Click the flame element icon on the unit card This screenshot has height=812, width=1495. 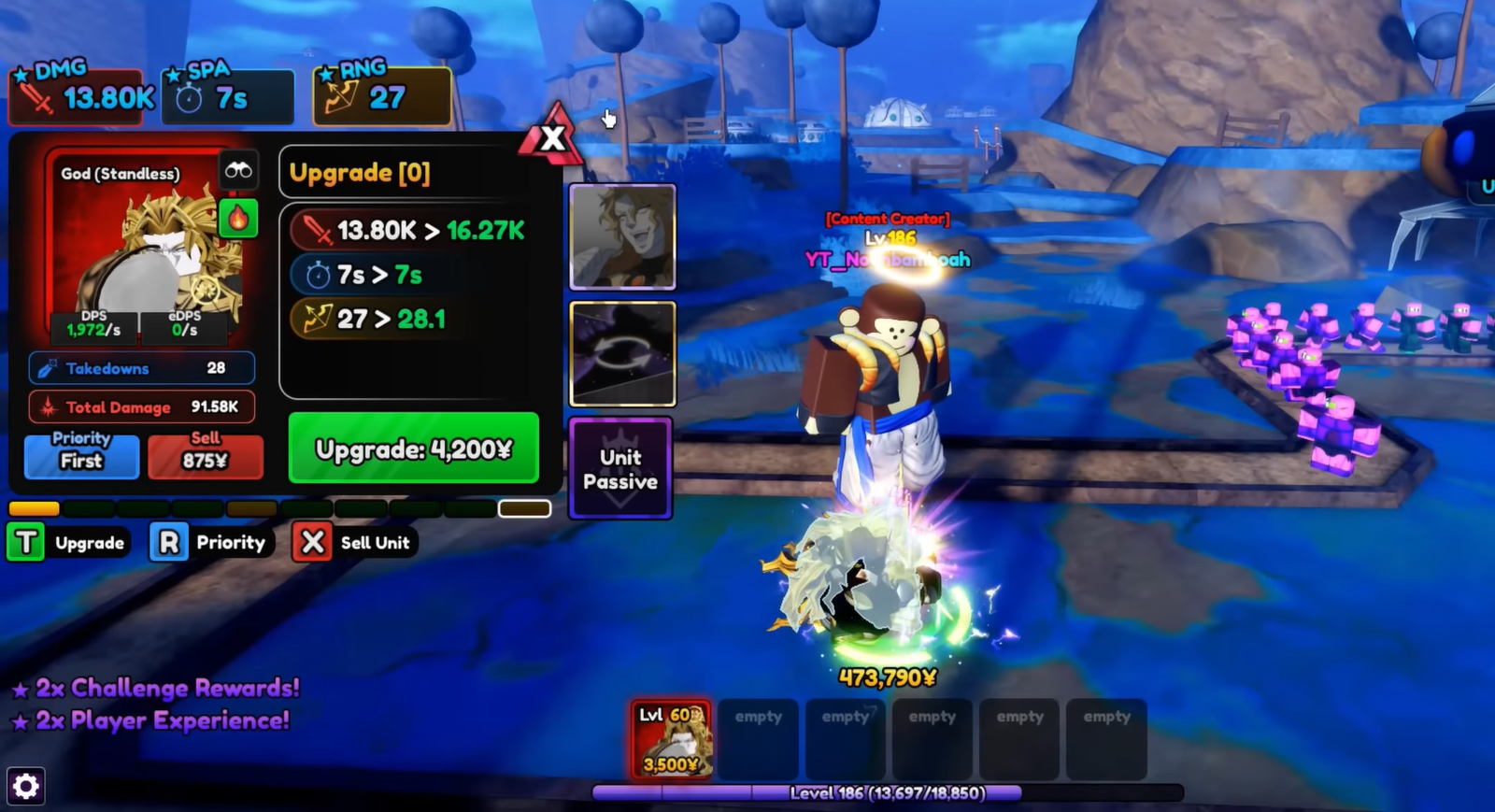[238, 219]
